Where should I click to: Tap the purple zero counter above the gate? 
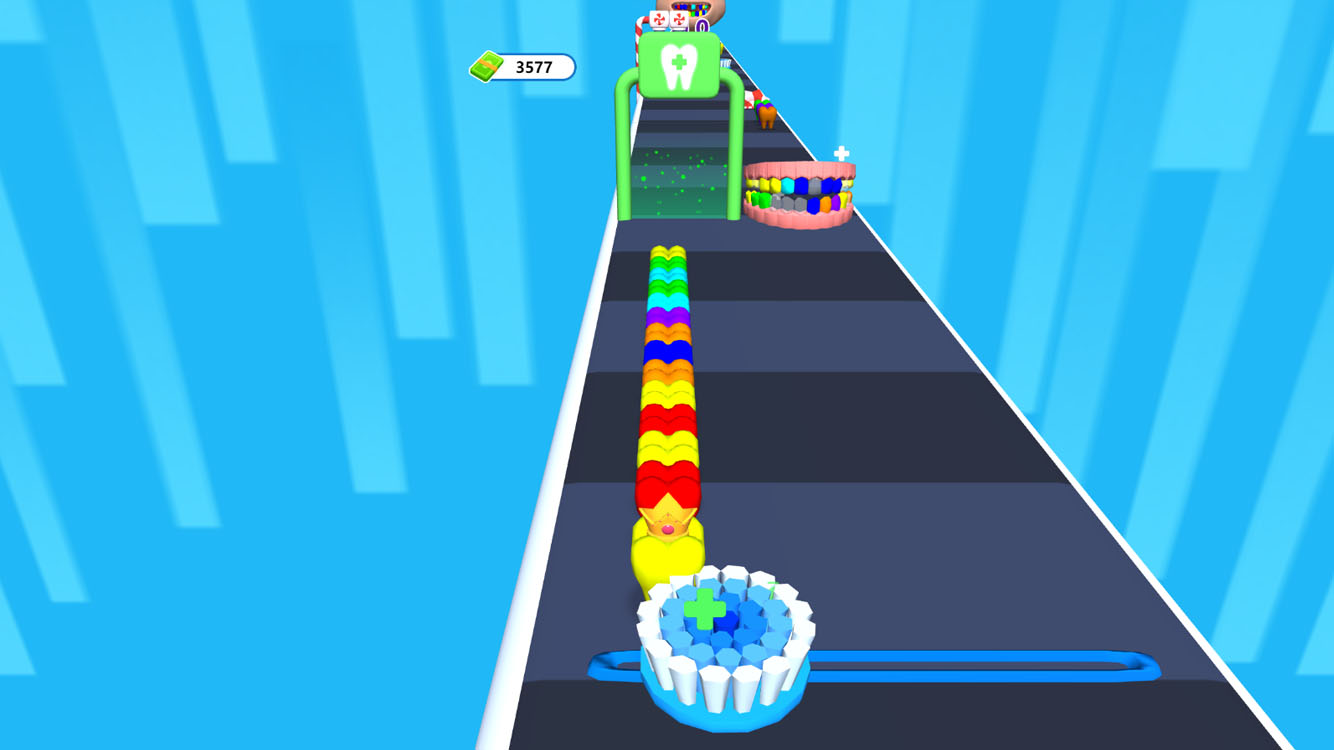[701, 25]
